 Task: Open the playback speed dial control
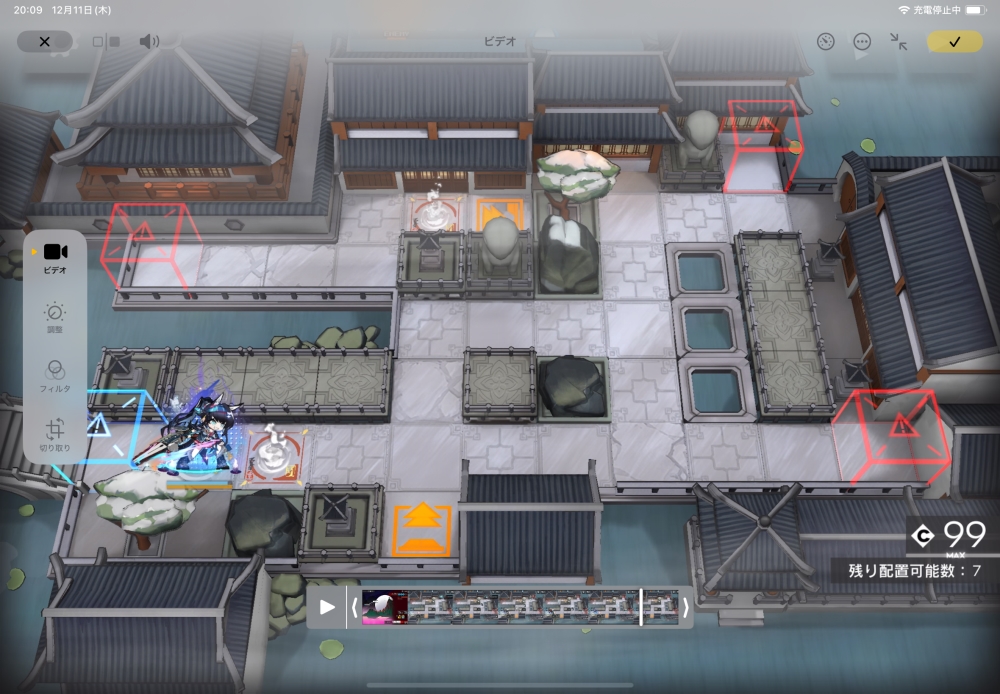pyautogui.click(x=825, y=42)
